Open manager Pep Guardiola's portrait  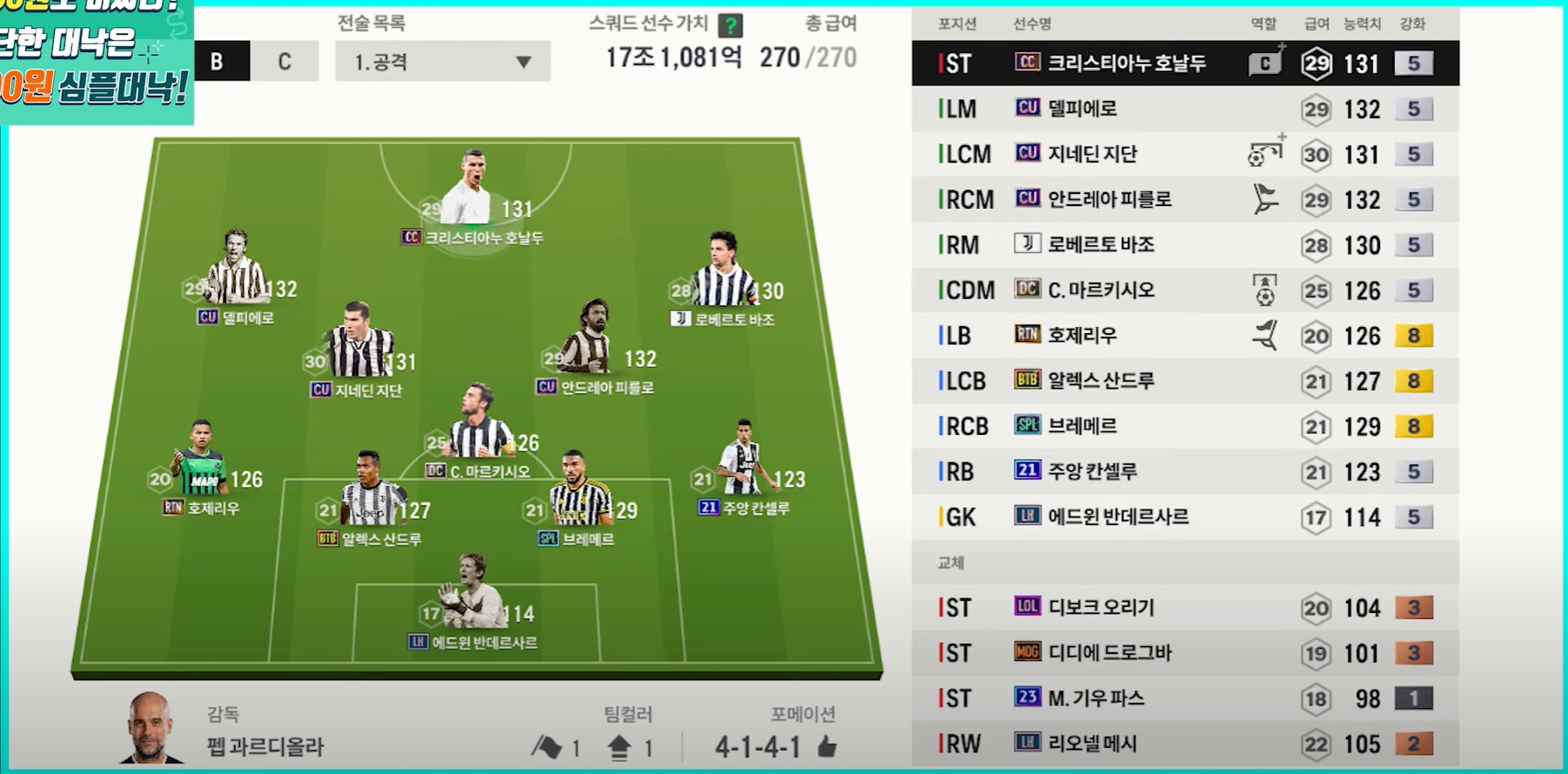(150, 728)
